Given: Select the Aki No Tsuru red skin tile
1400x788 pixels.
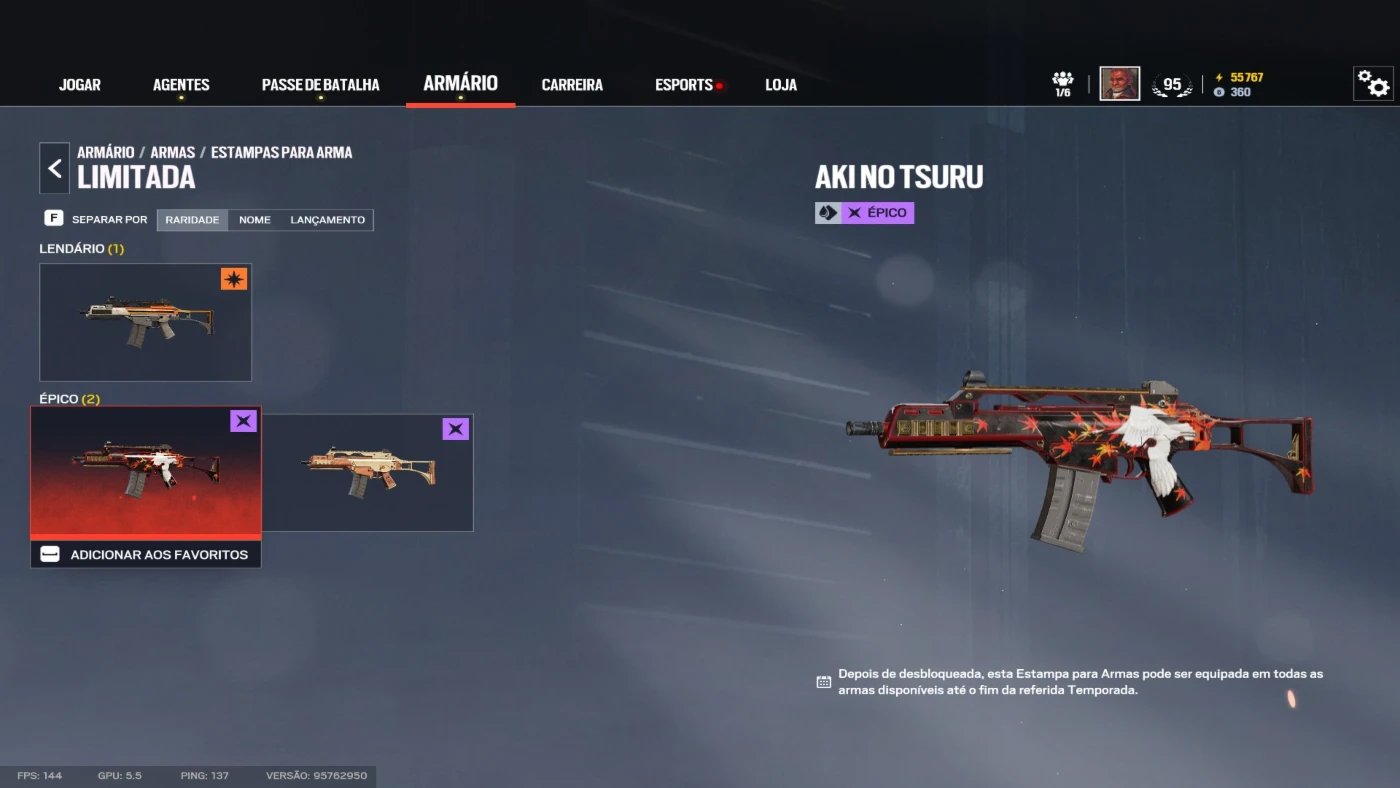Looking at the screenshot, I should point(146,472).
